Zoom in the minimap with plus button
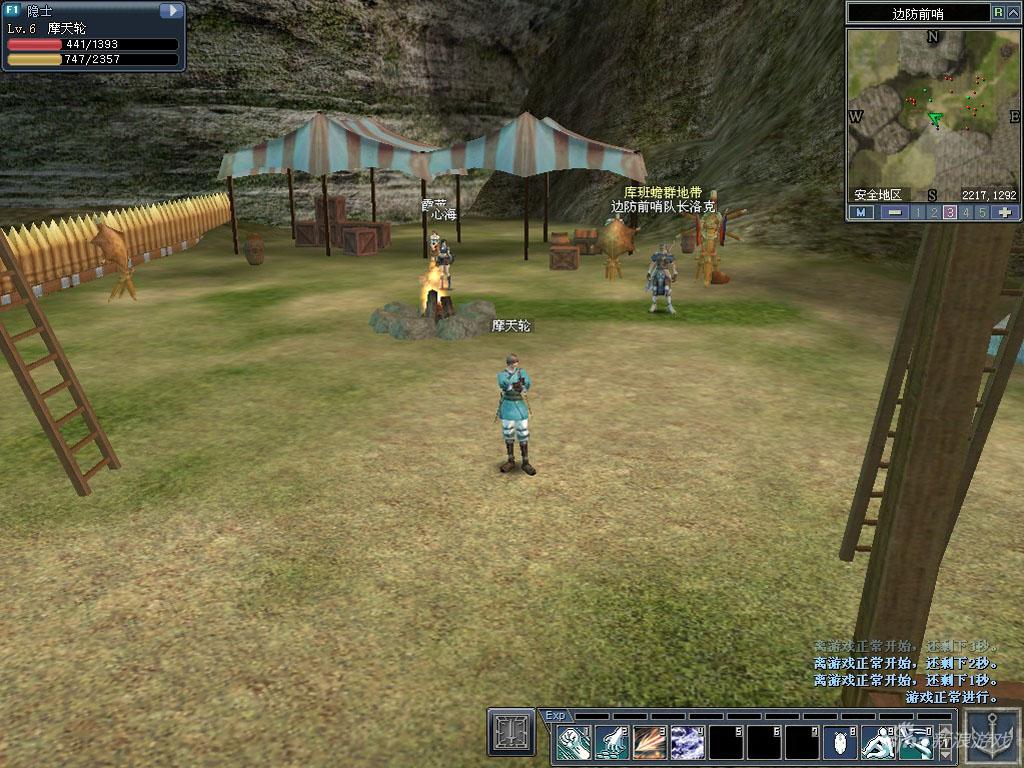 1005,212
